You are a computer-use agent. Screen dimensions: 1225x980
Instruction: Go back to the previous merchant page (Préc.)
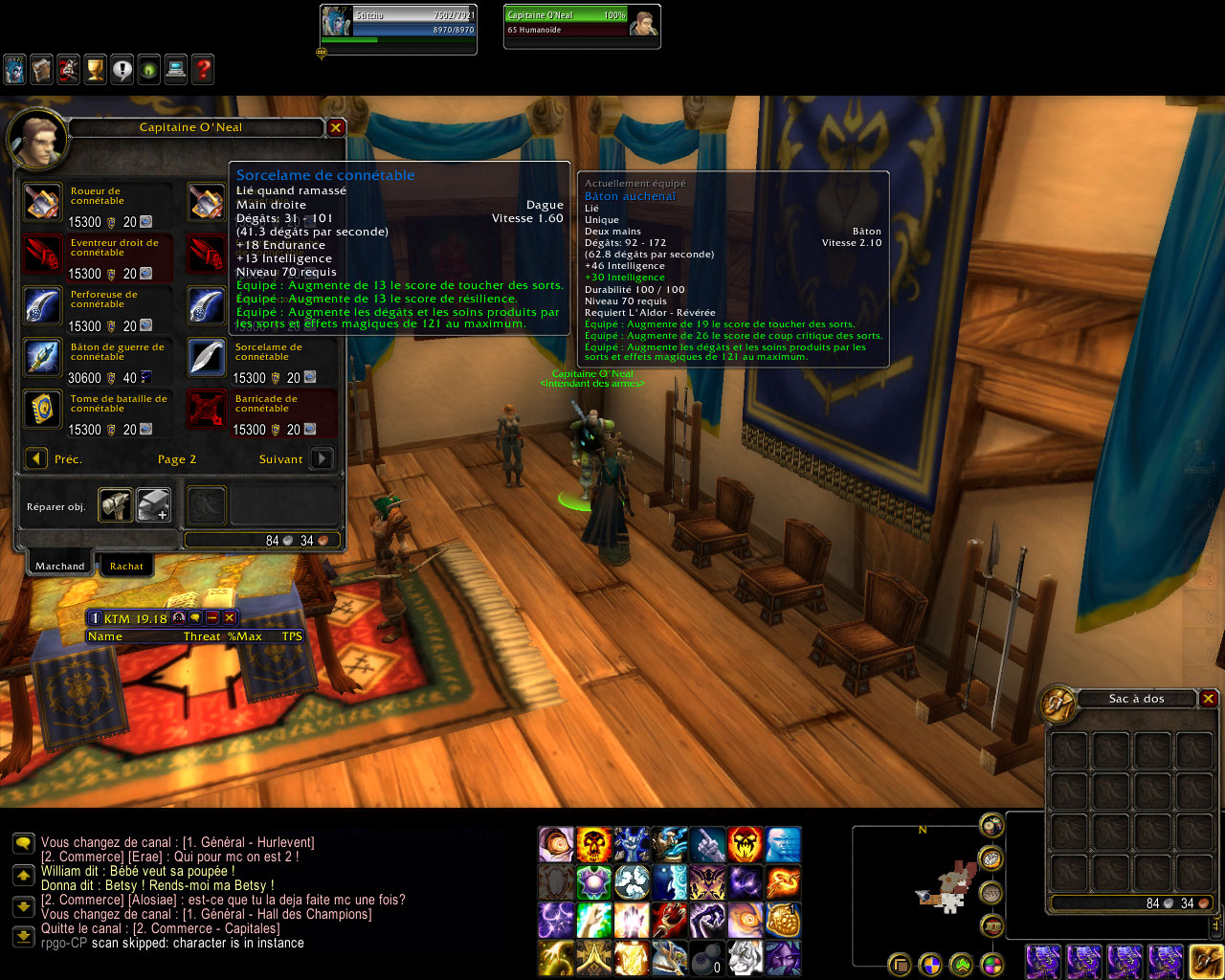(x=36, y=459)
